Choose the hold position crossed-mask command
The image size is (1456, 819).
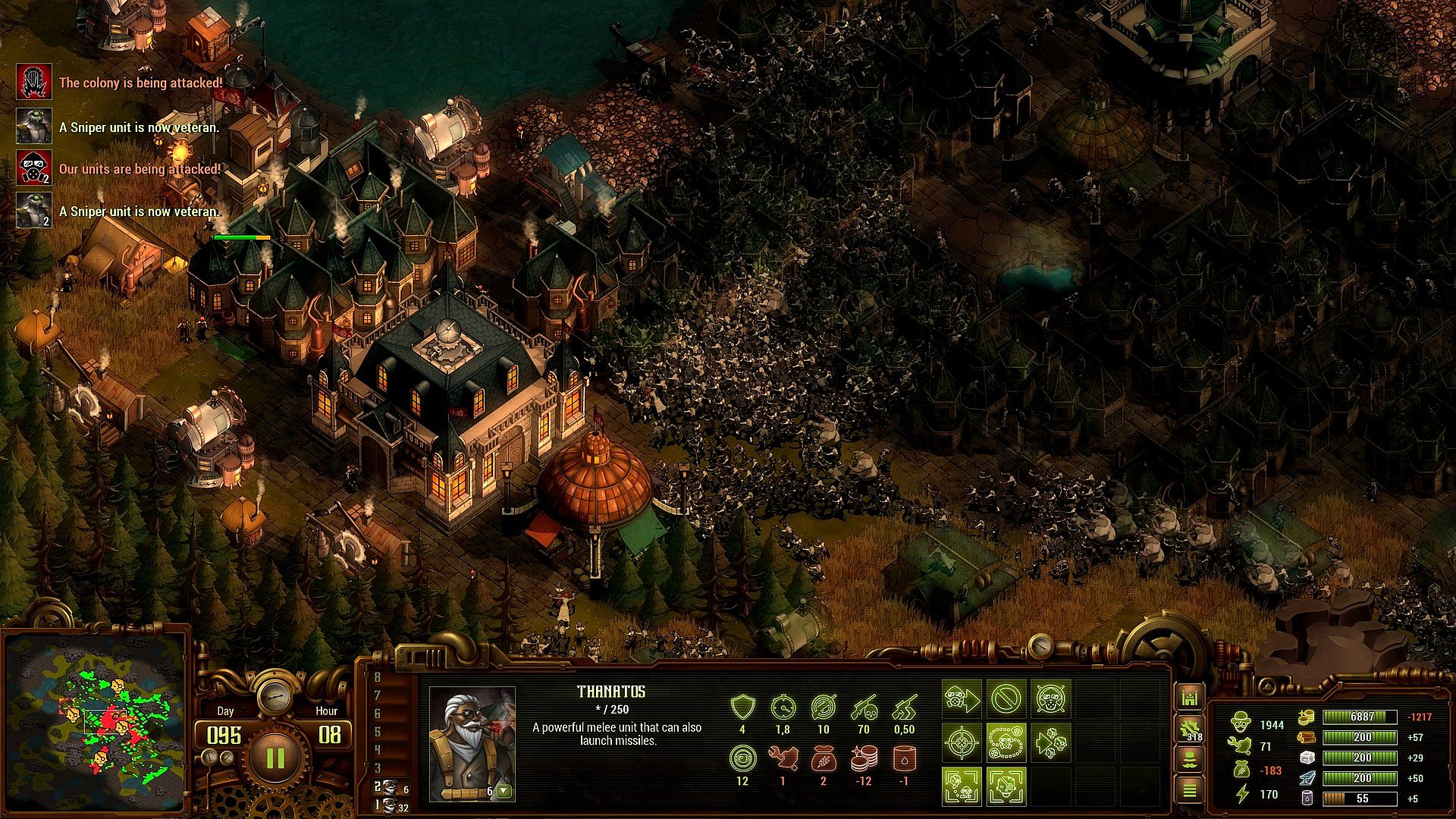pyautogui.click(x=1050, y=699)
